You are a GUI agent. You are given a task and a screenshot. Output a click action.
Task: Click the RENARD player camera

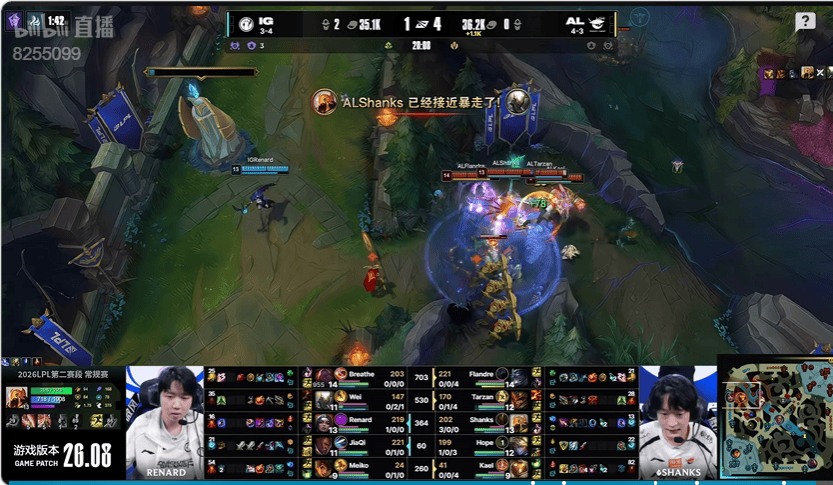coord(165,421)
